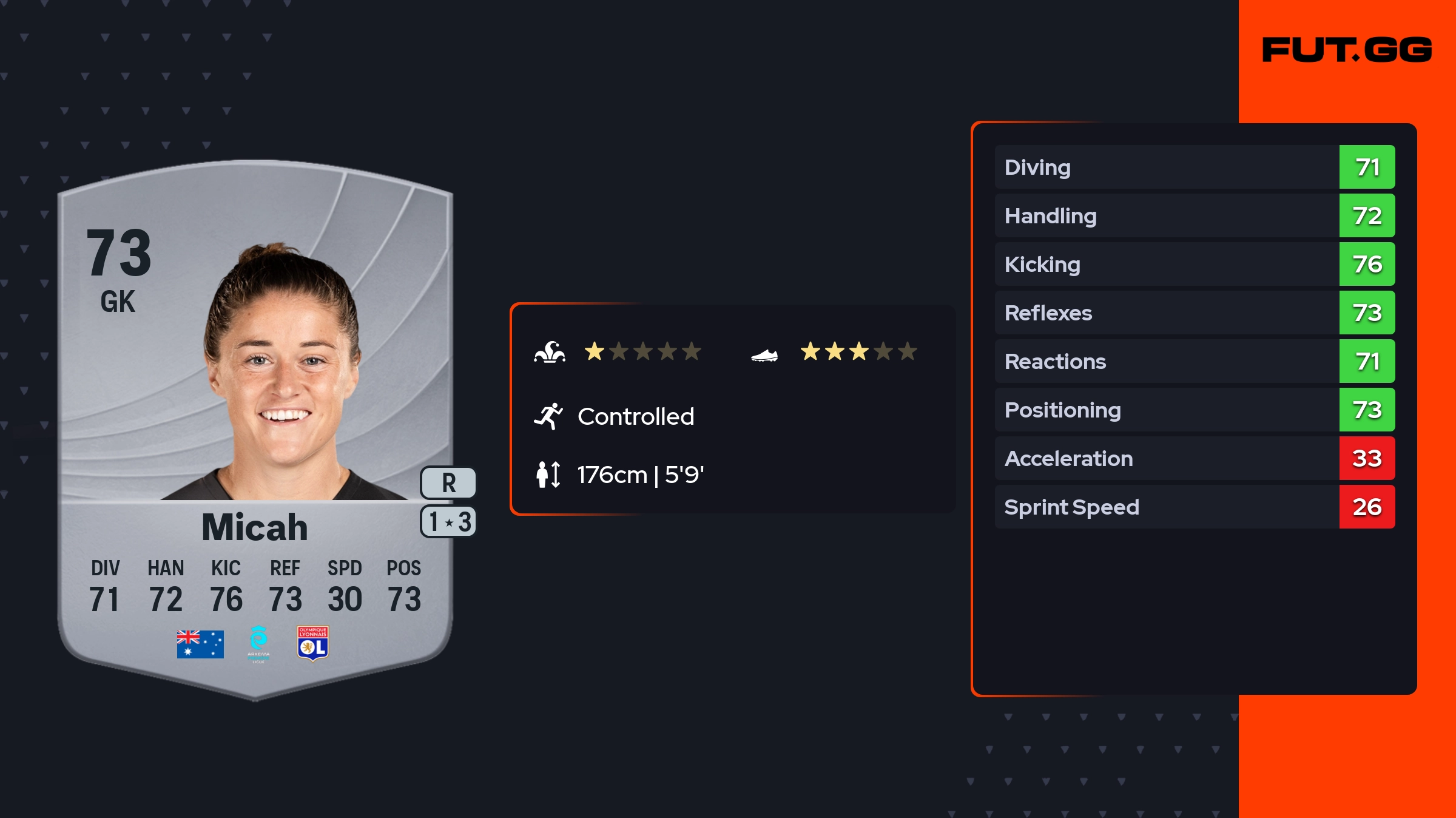
Task: Click the Arkema league logo on the card
Action: click(258, 644)
